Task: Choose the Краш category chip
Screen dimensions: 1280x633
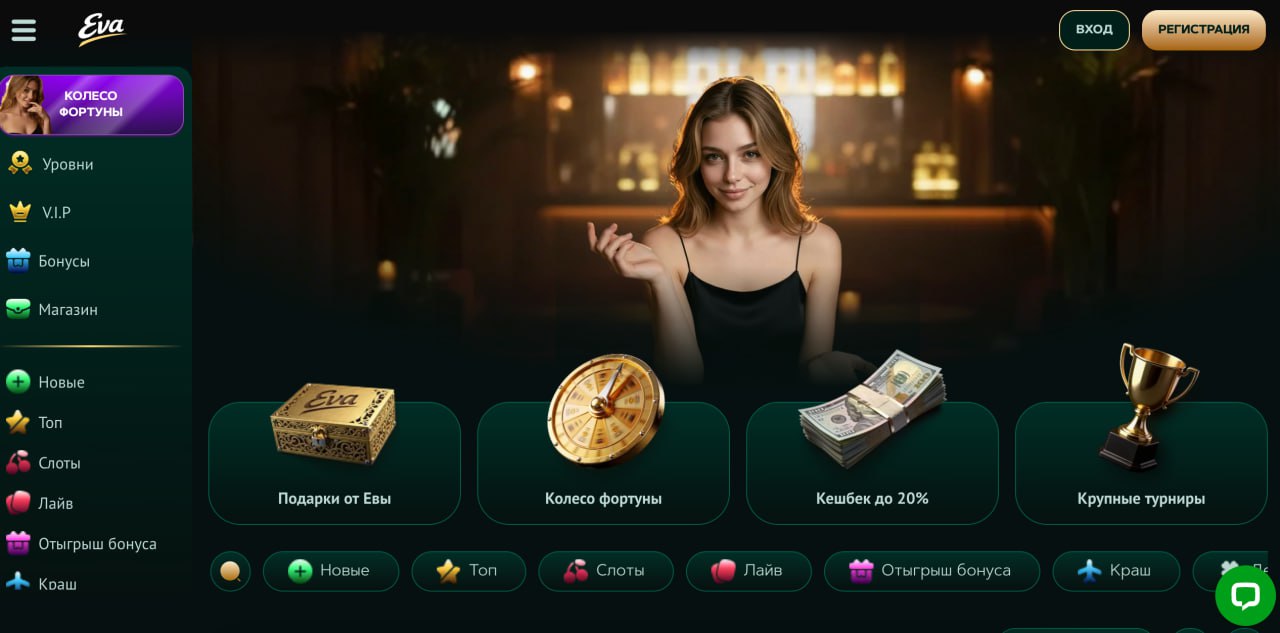Action: click(x=1116, y=571)
